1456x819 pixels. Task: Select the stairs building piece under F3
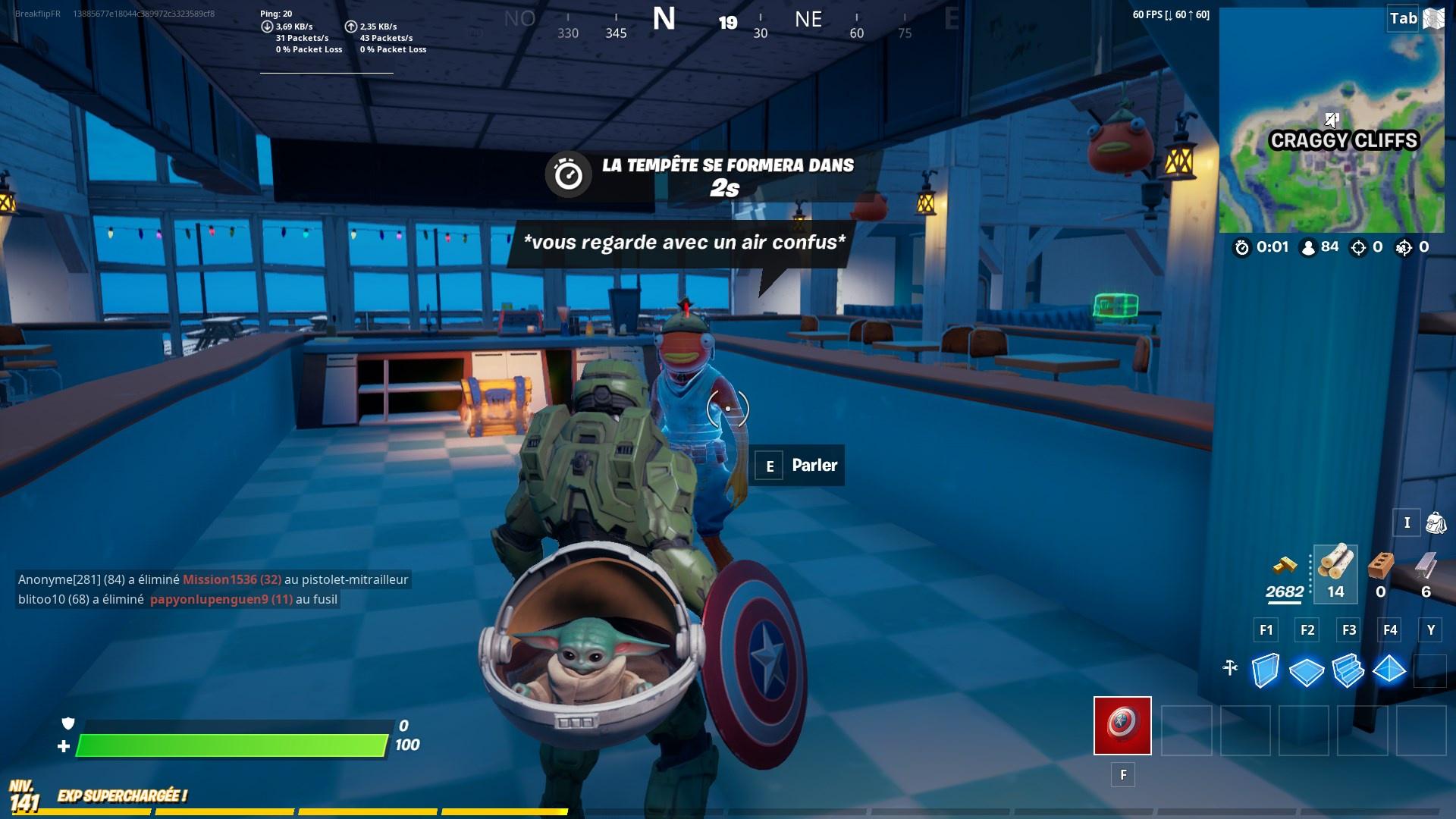pyautogui.click(x=1348, y=670)
